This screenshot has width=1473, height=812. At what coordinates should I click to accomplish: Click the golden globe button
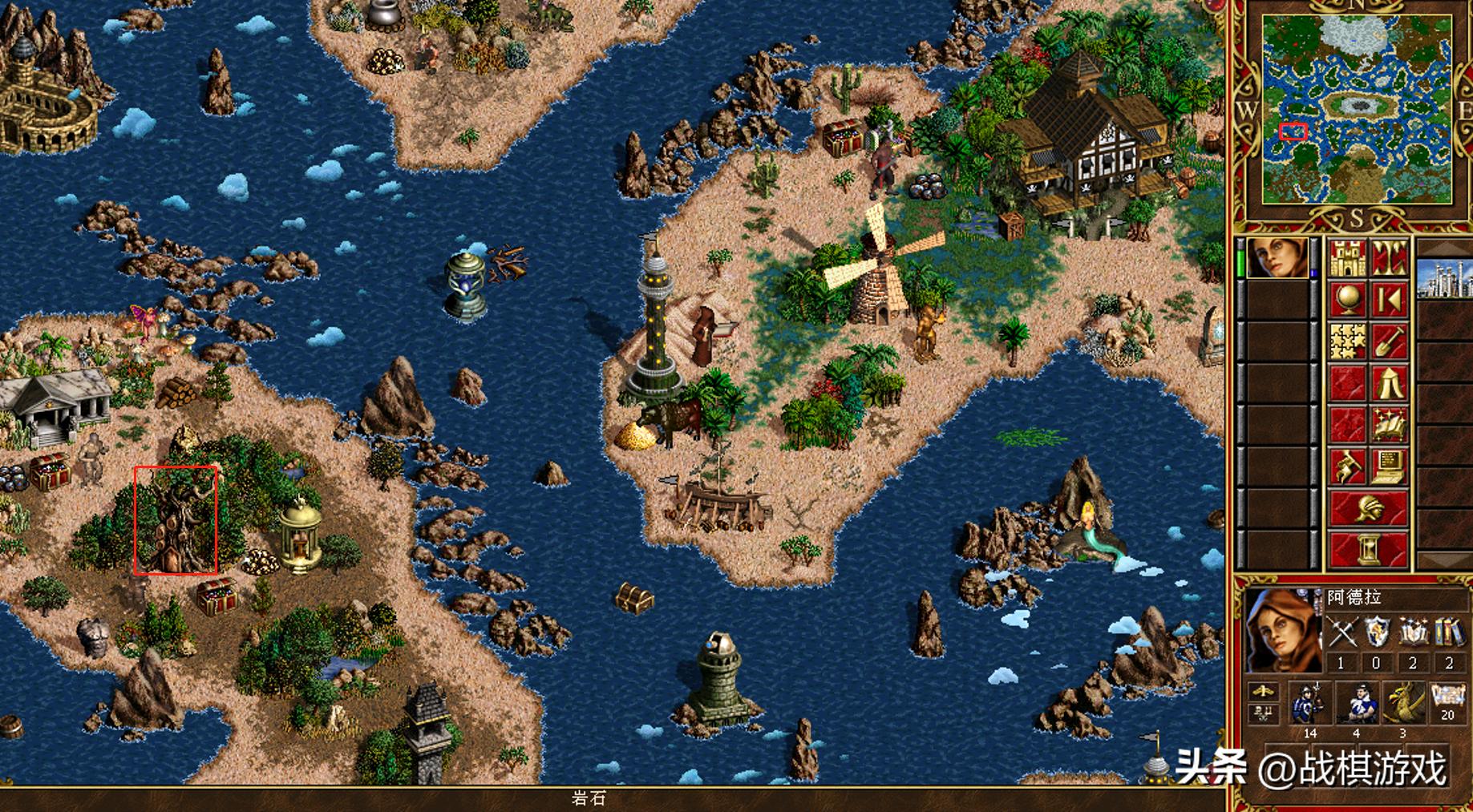click(x=1348, y=300)
